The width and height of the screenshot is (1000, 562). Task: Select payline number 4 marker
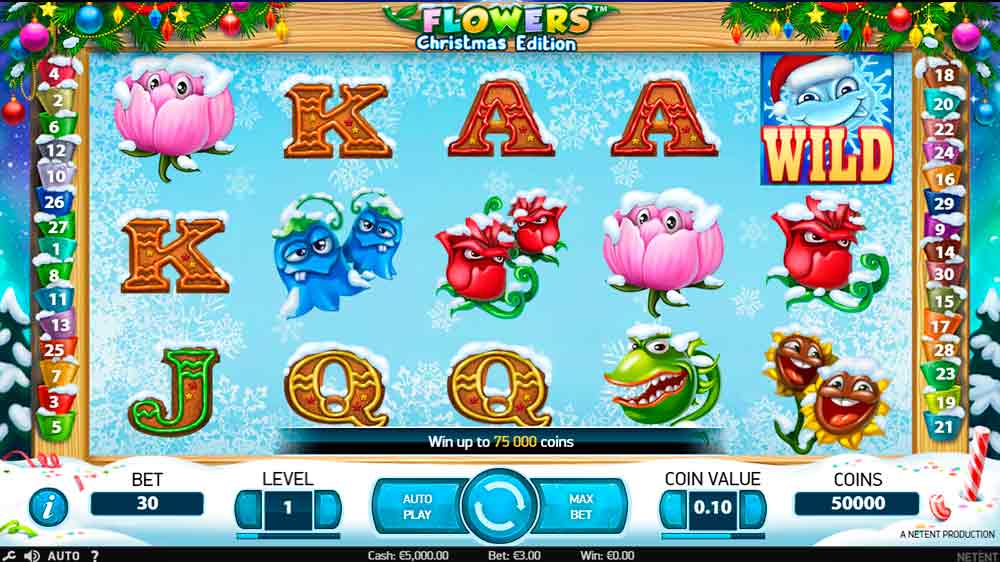[56, 73]
